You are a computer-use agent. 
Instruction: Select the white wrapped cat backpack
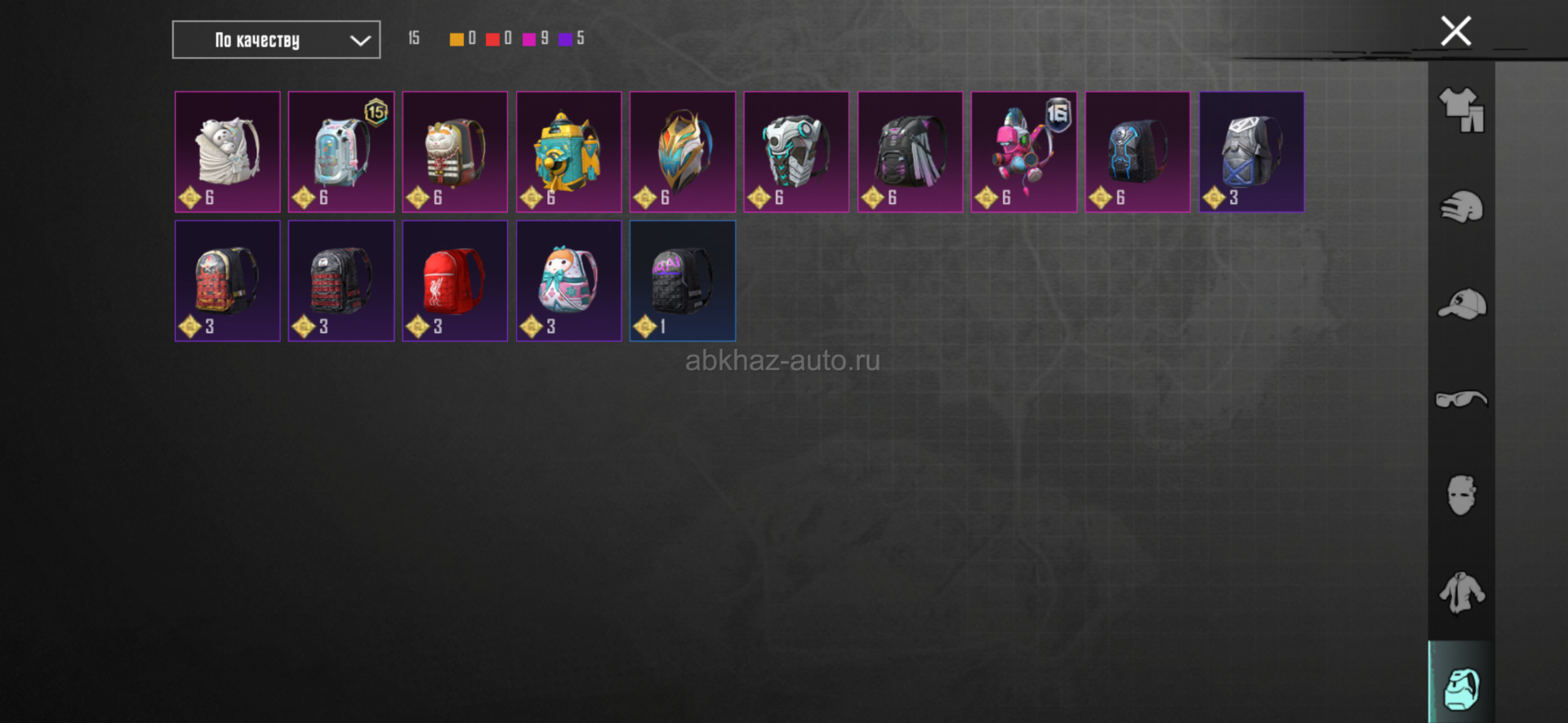coord(228,152)
